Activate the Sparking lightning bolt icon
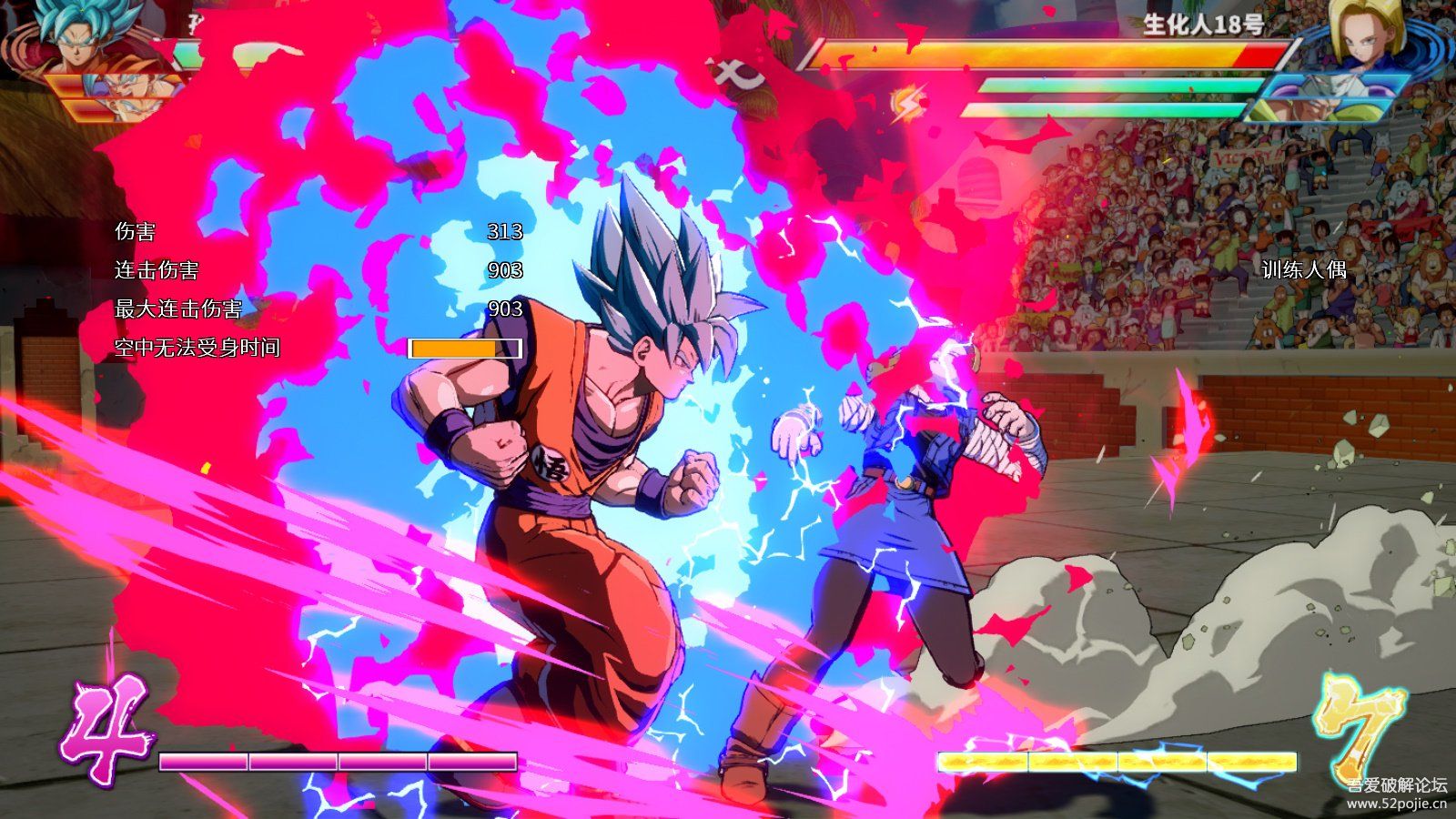The image size is (1456, 819). 906,104
